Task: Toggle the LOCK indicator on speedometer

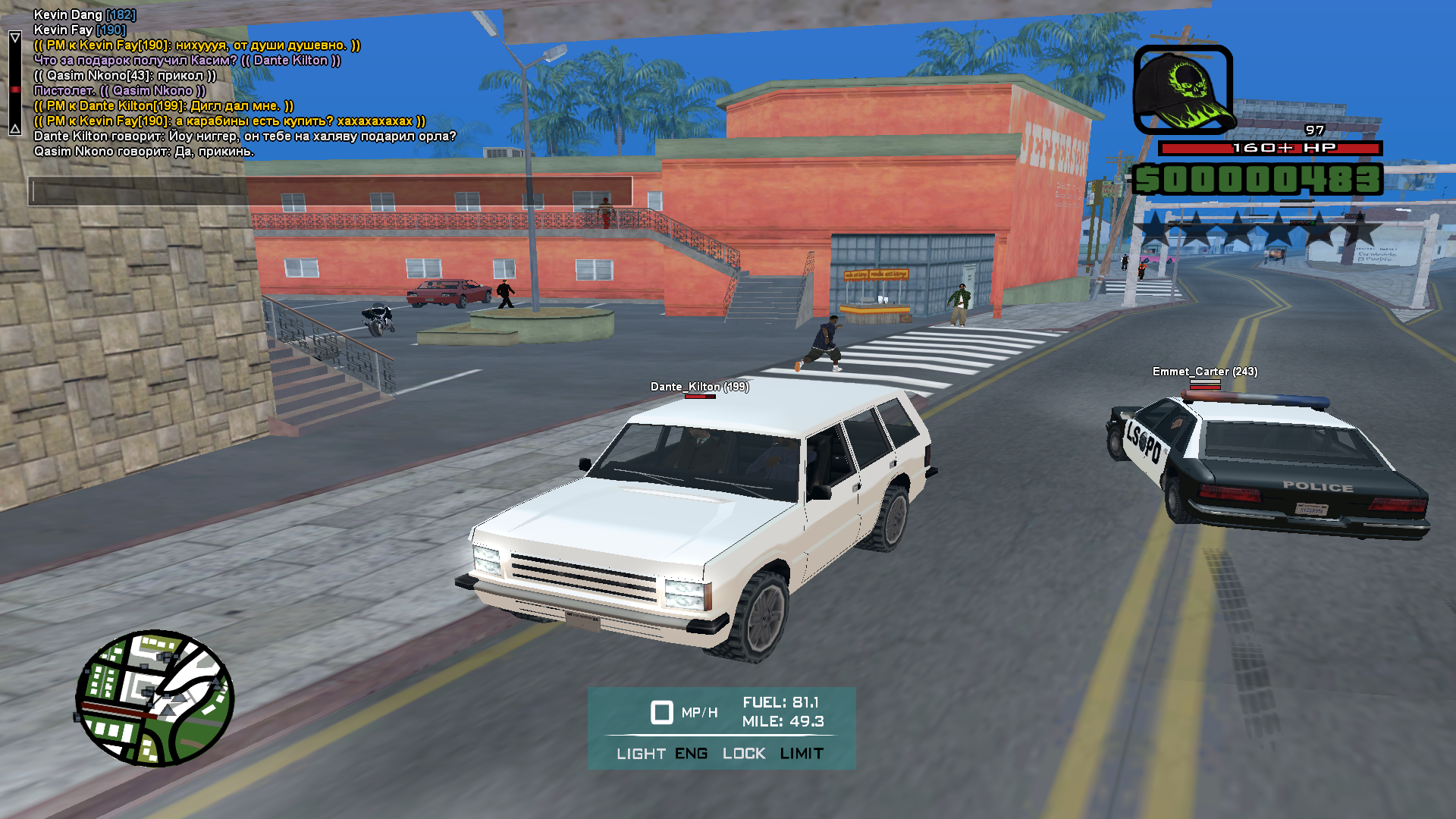Action: (743, 754)
